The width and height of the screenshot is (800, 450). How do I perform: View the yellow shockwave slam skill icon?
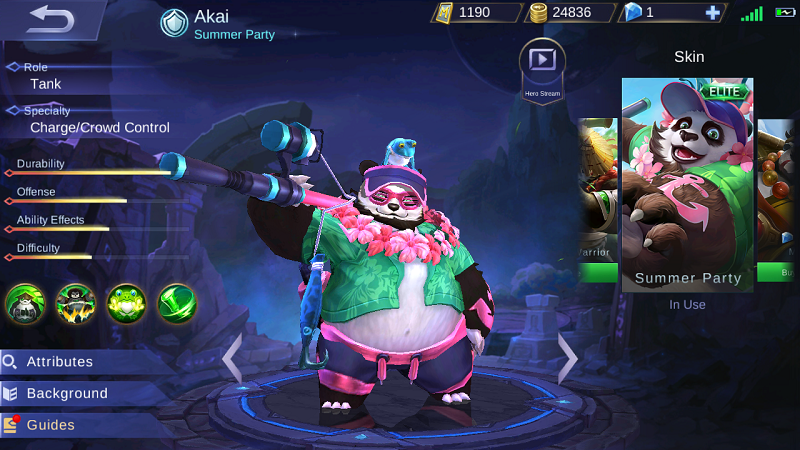click(x=76, y=304)
